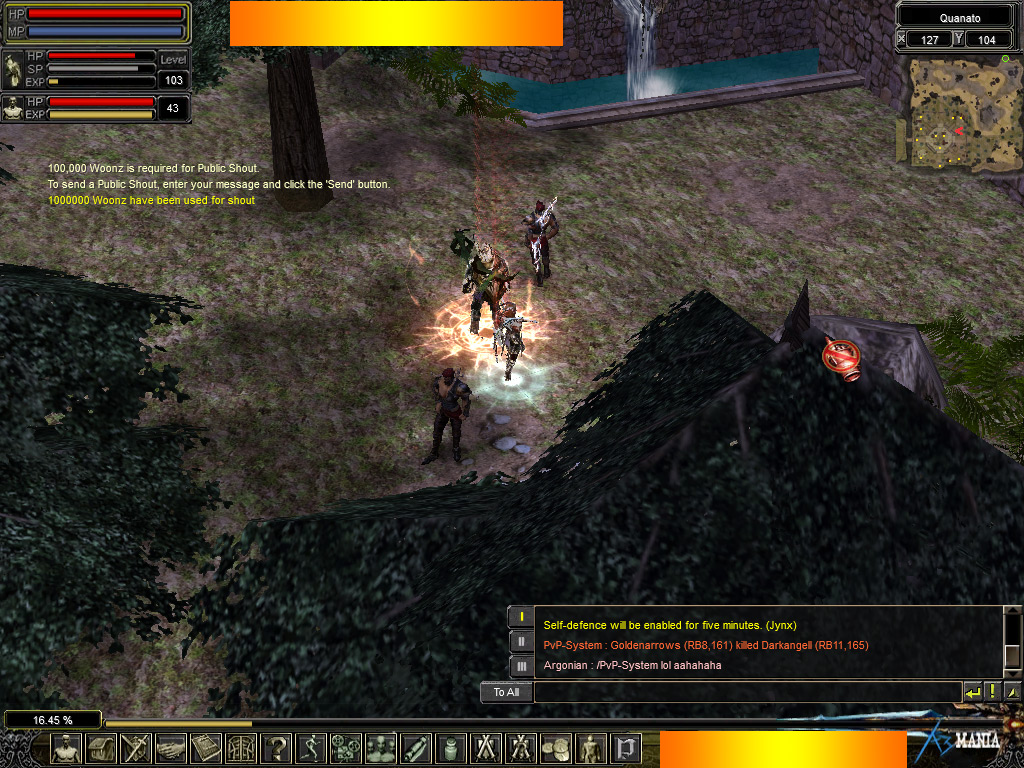This screenshot has height=768, width=1024.
Task: Click the yellow enter arrow send button
Action: pos(972,692)
